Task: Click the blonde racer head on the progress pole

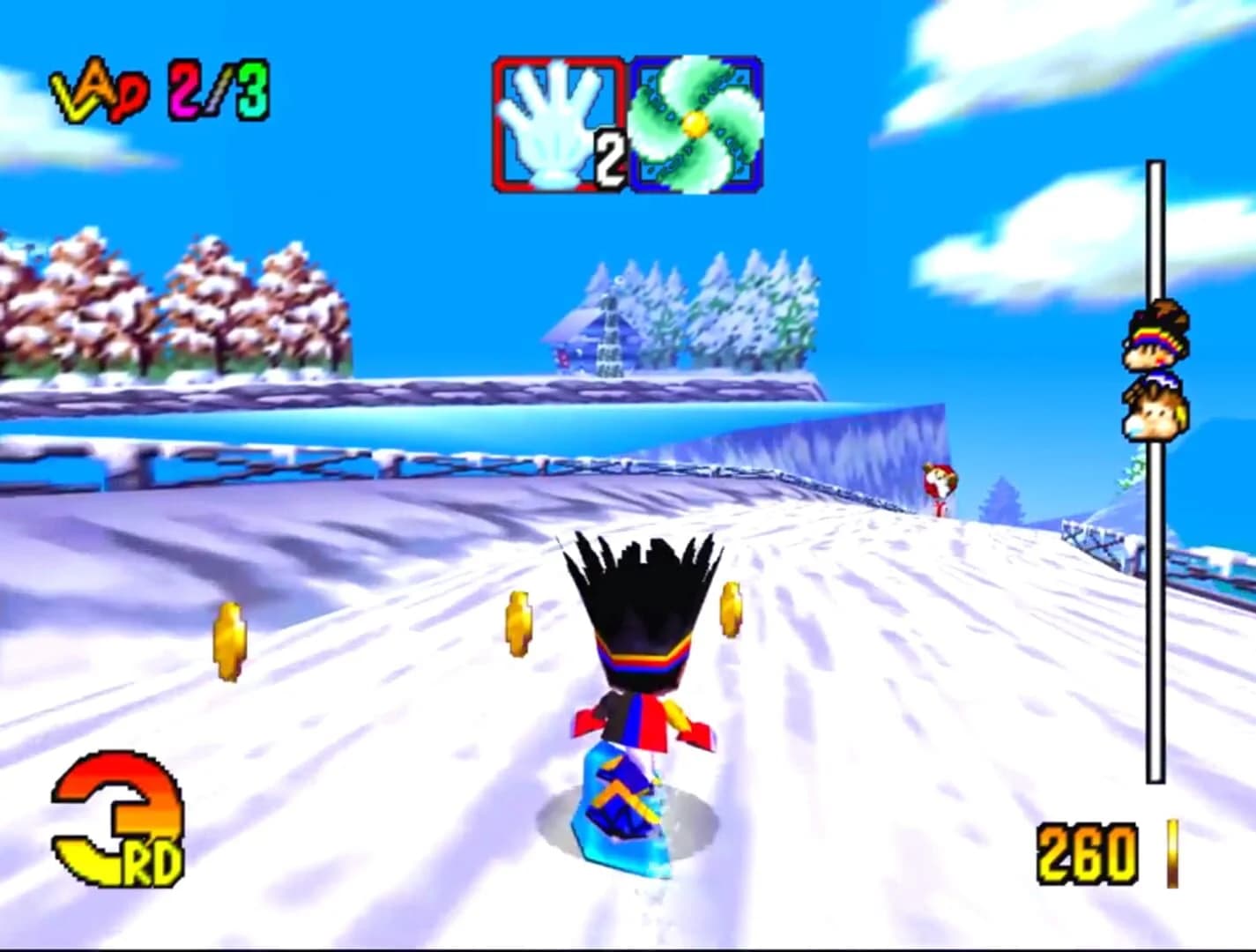Action: click(1156, 410)
